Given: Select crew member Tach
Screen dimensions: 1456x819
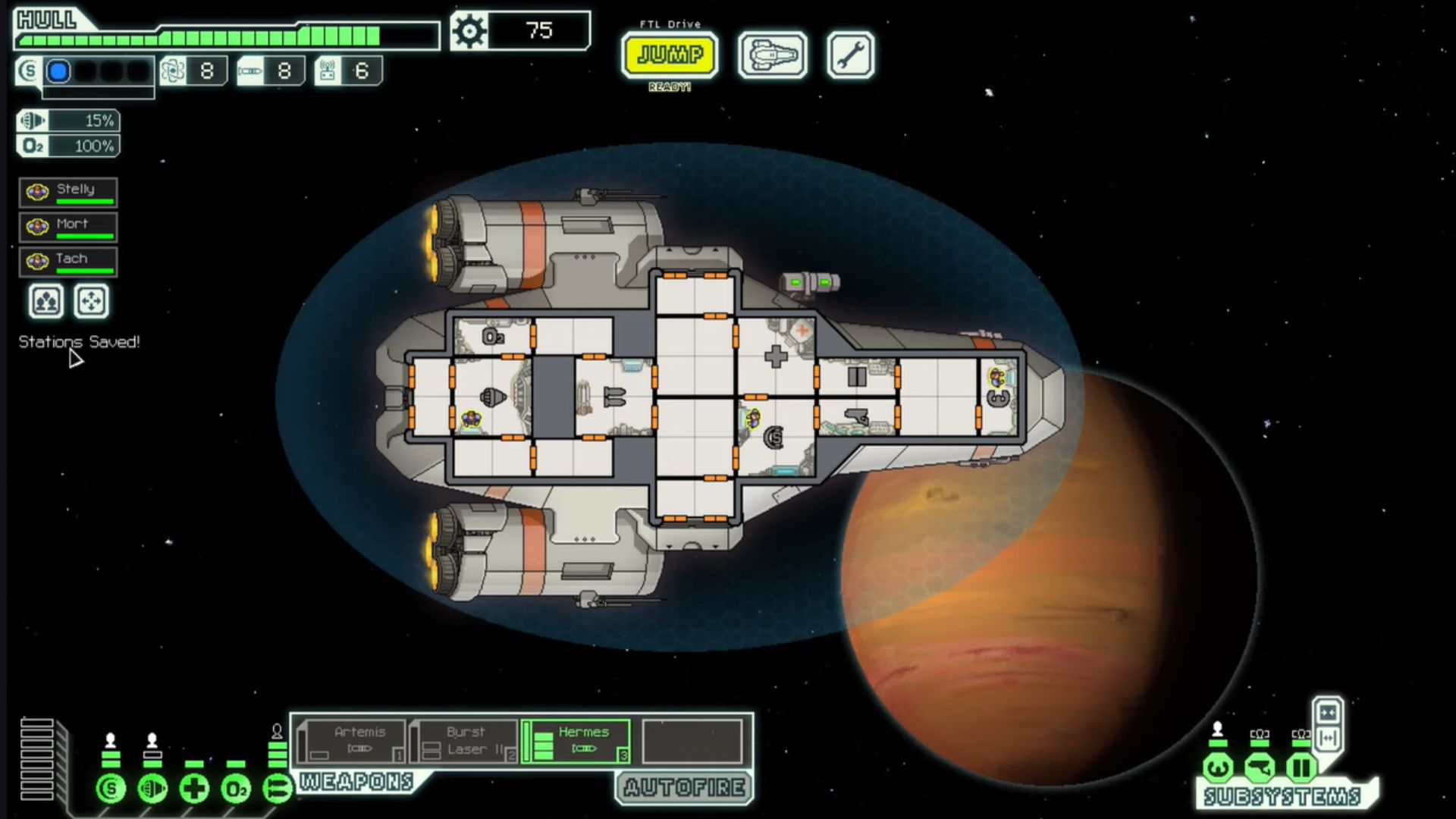Looking at the screenshot, I should [x=68, y=262].
